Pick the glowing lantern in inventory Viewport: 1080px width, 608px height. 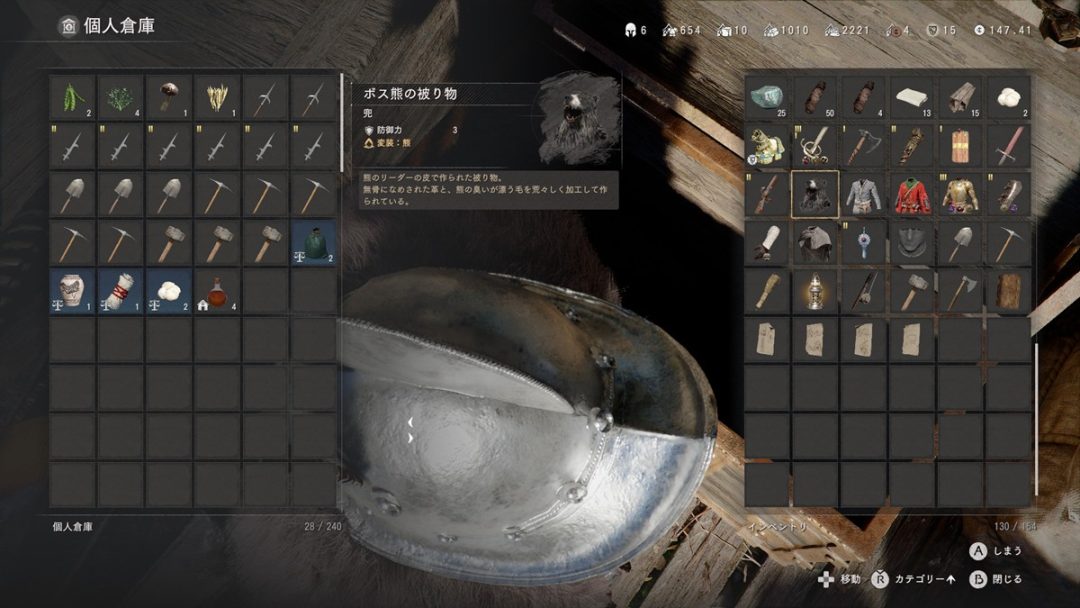815,291
